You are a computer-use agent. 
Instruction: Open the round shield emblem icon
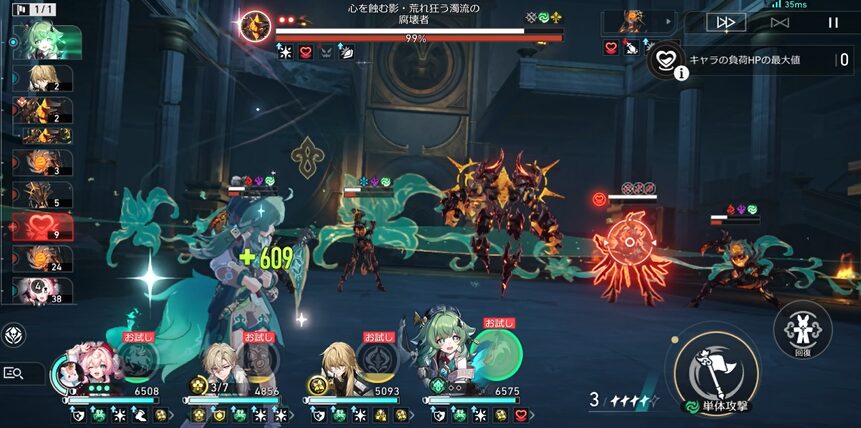pos(15,335)
